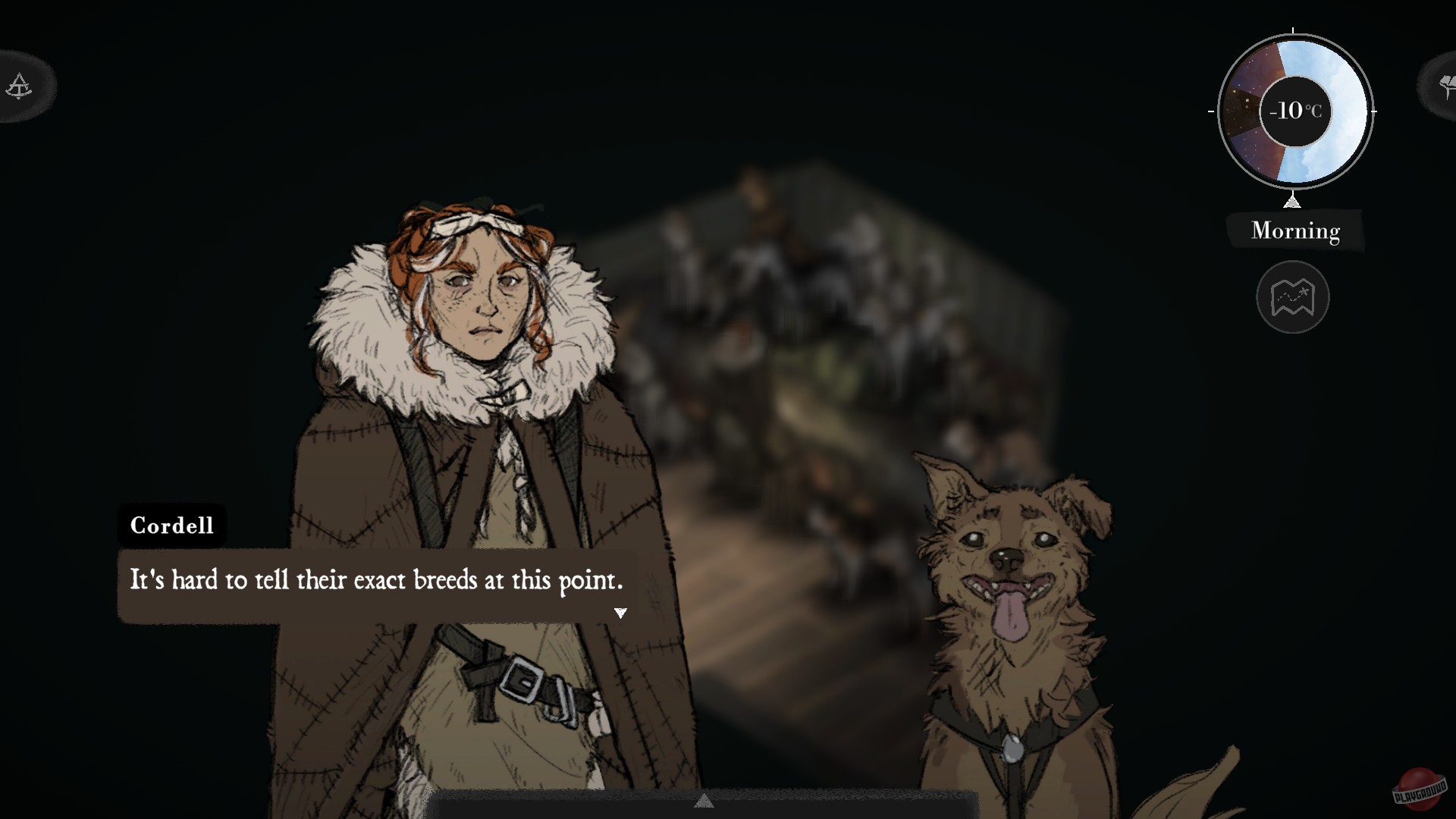The image size is (1456, 819).
Task: Click the triangle pointer under the time dial
Action: pyautogui.click(x=1293, y=202)
